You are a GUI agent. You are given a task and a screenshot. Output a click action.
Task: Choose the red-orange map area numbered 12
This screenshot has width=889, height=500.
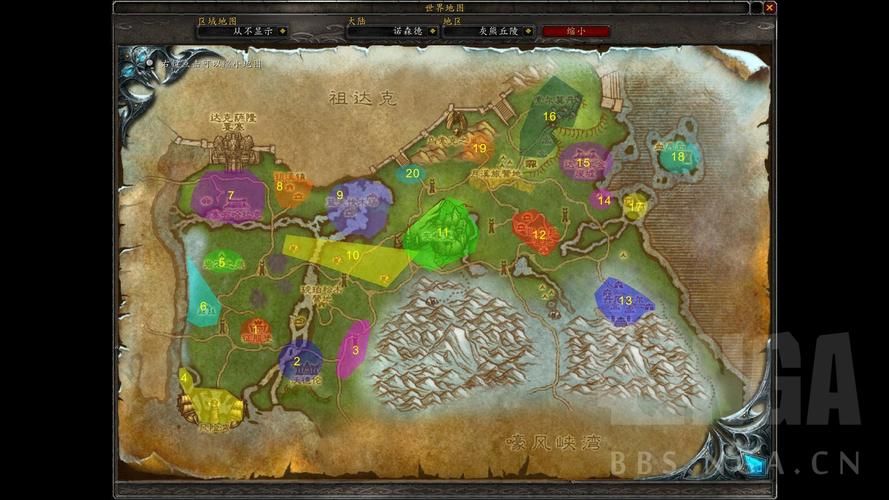pyautogui.click(x=536, y=232)
